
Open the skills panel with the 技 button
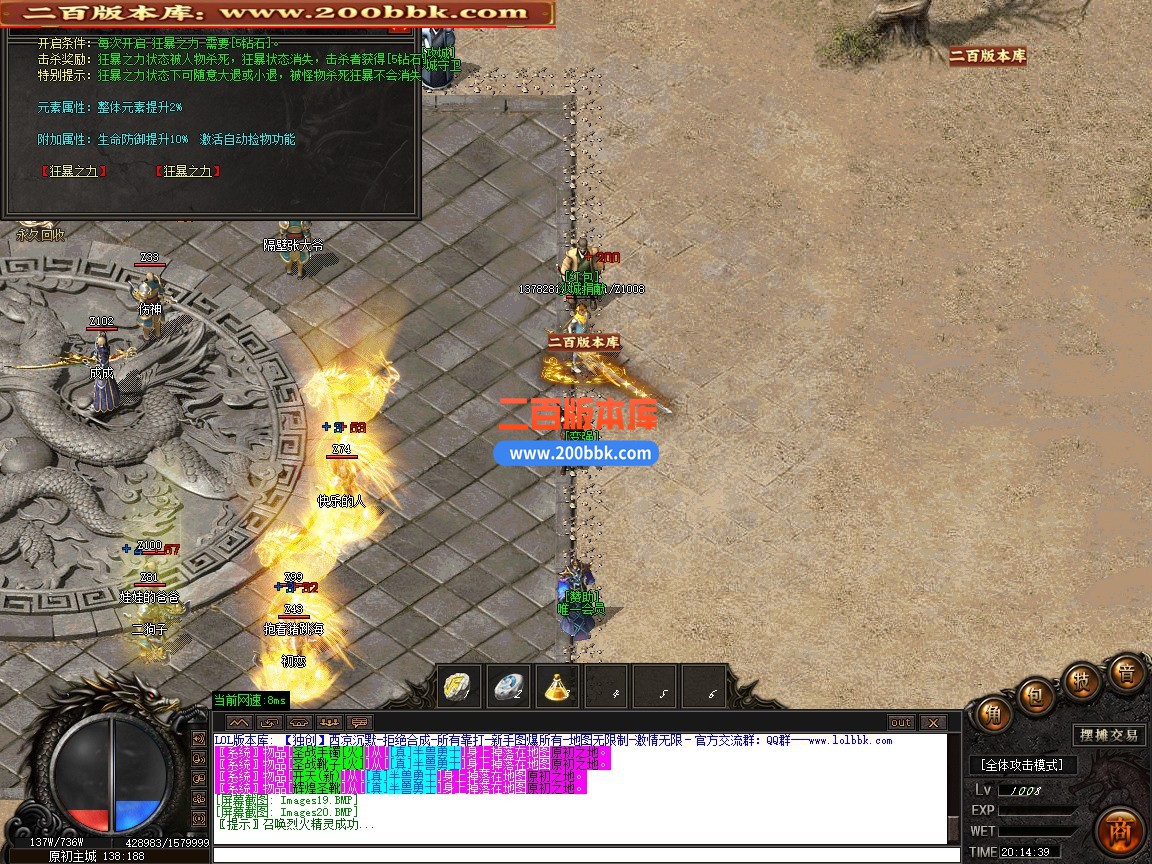[x=1082, y=679]
